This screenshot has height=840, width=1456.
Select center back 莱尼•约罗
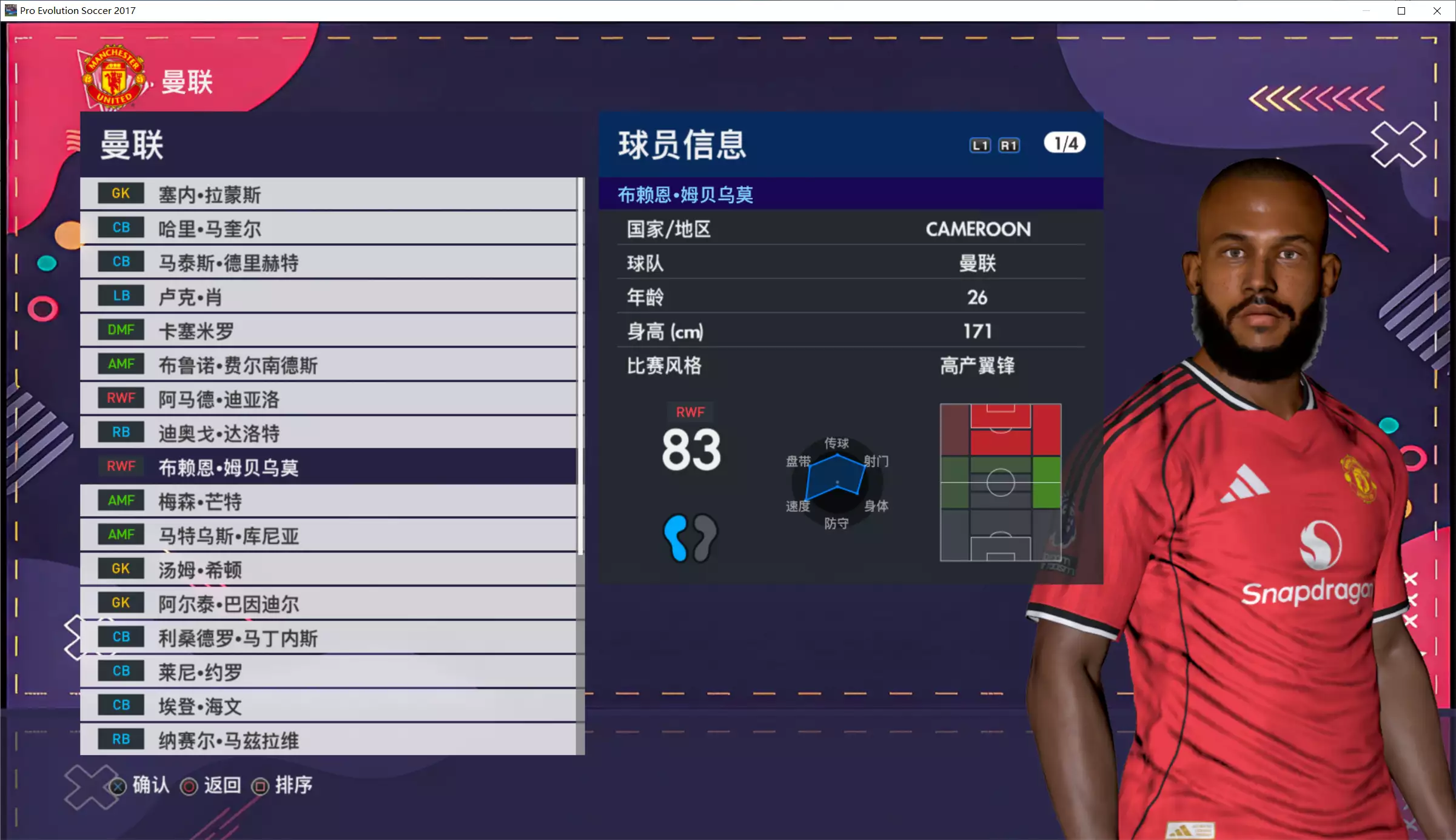point(327,672)
